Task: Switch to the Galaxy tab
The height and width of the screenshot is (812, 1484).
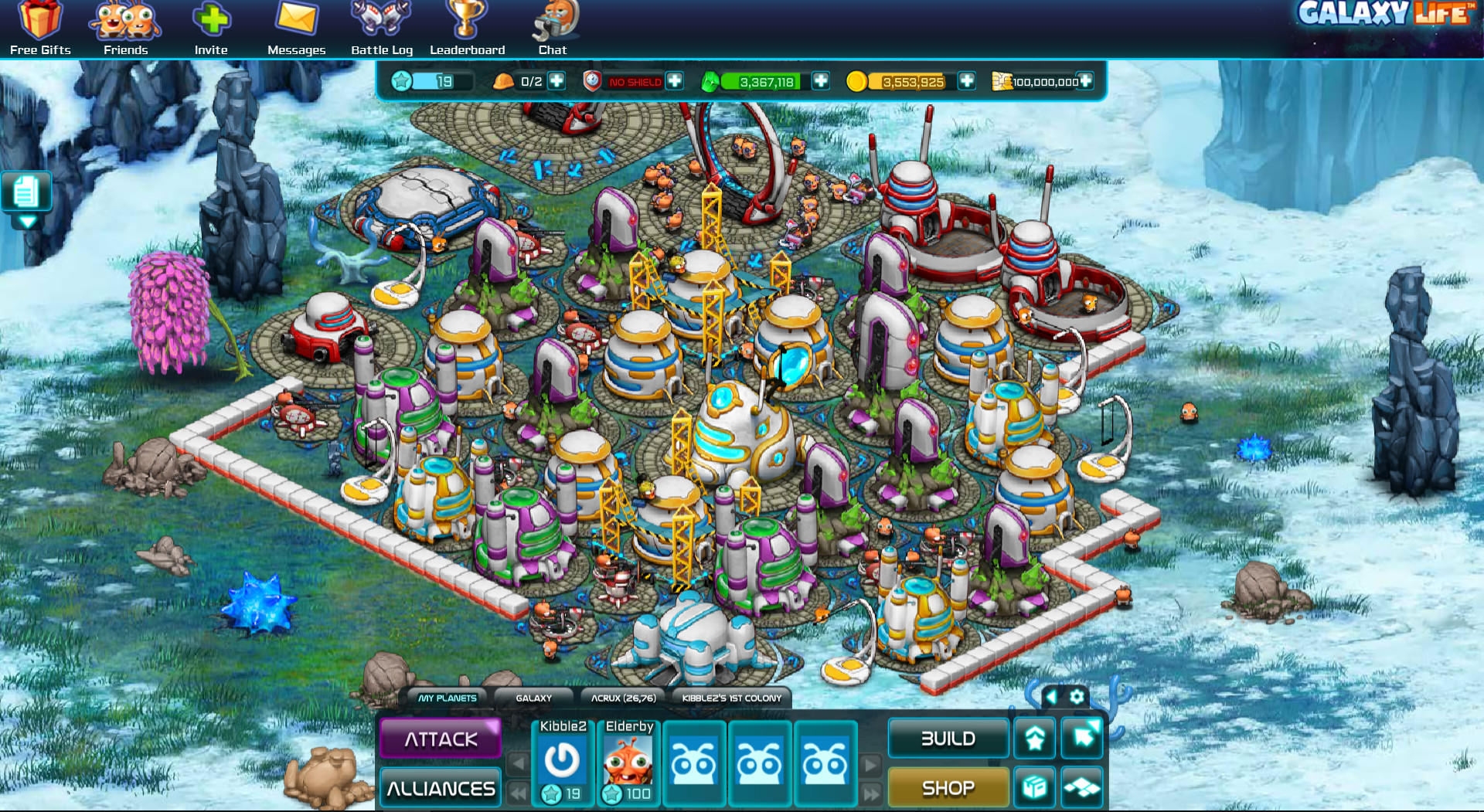Action: (536, 698)
